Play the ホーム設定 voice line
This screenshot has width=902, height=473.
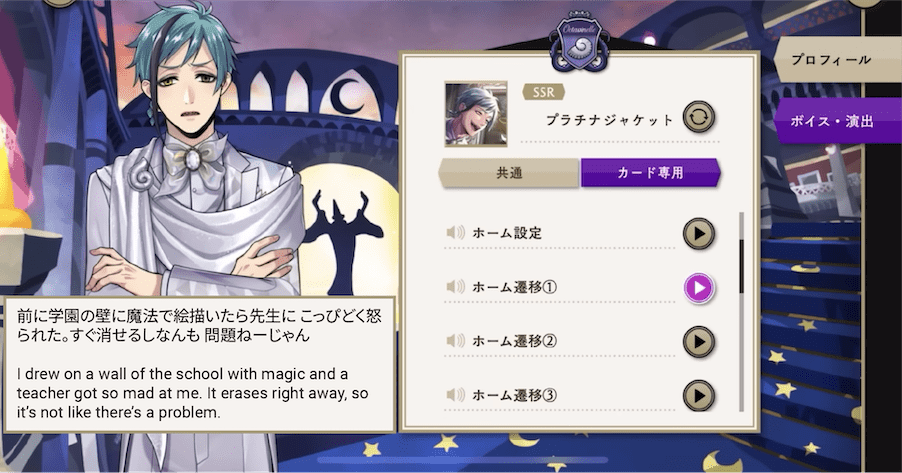699,233
